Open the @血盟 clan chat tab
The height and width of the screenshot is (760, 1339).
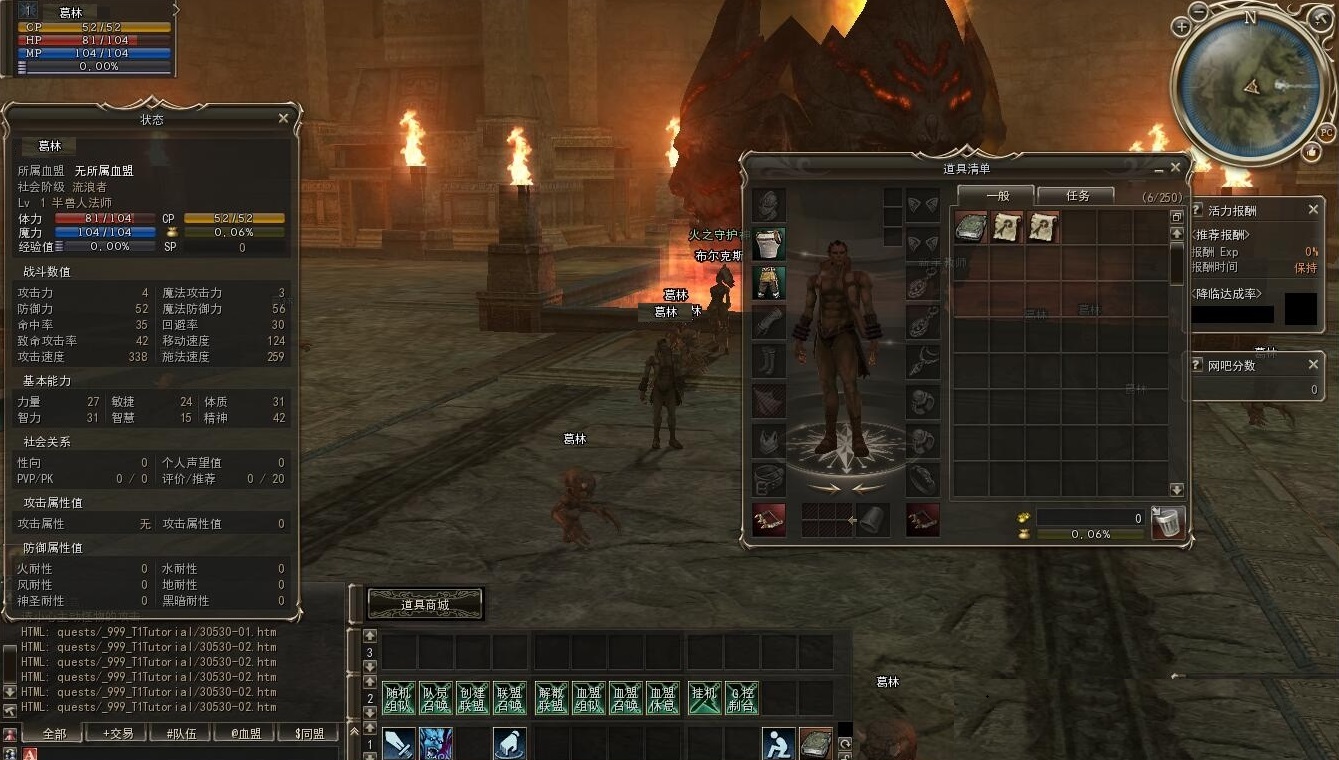pos(245,733)
